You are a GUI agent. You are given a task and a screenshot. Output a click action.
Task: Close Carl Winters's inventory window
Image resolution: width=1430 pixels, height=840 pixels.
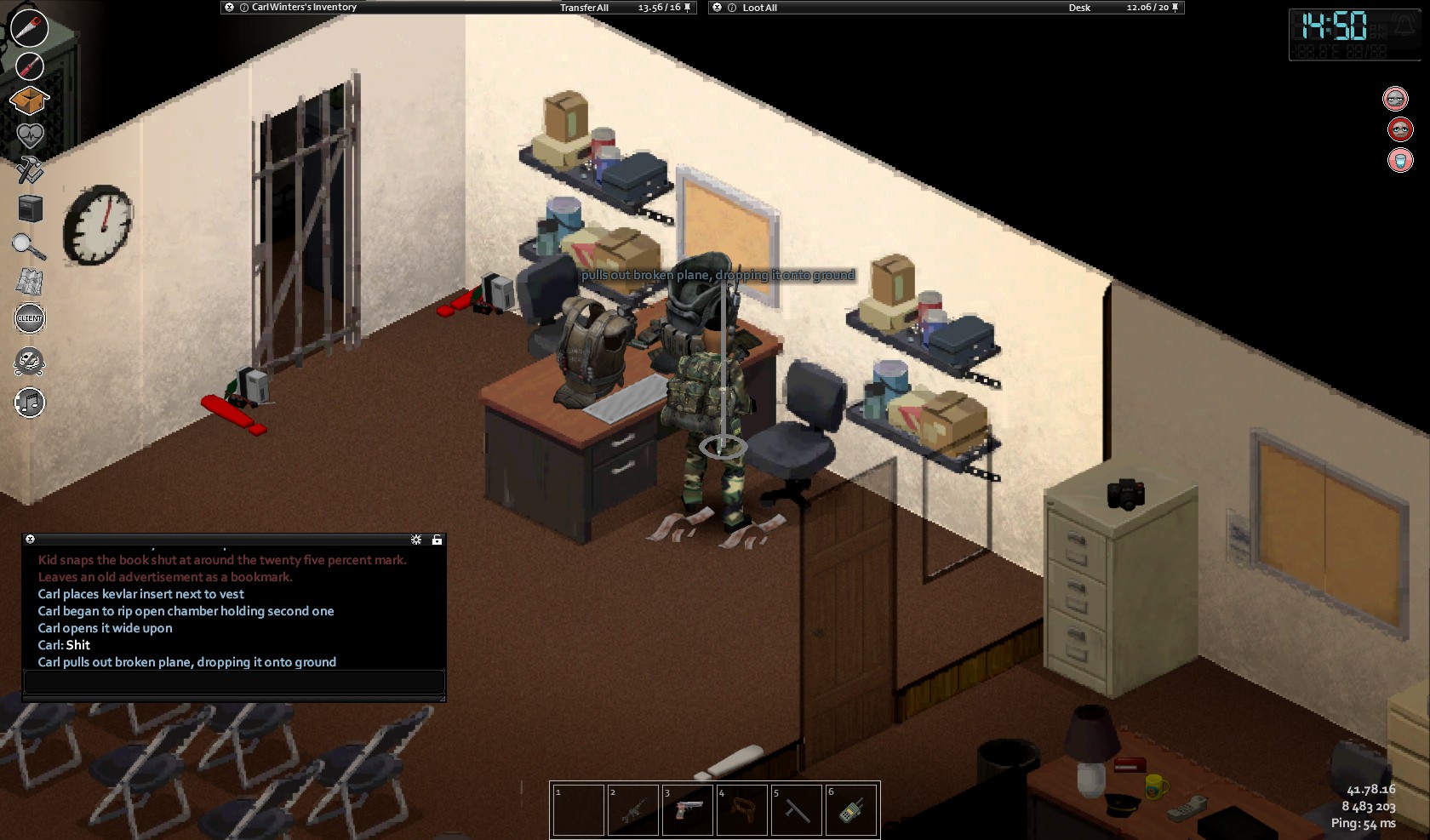[x=229, y=8]
